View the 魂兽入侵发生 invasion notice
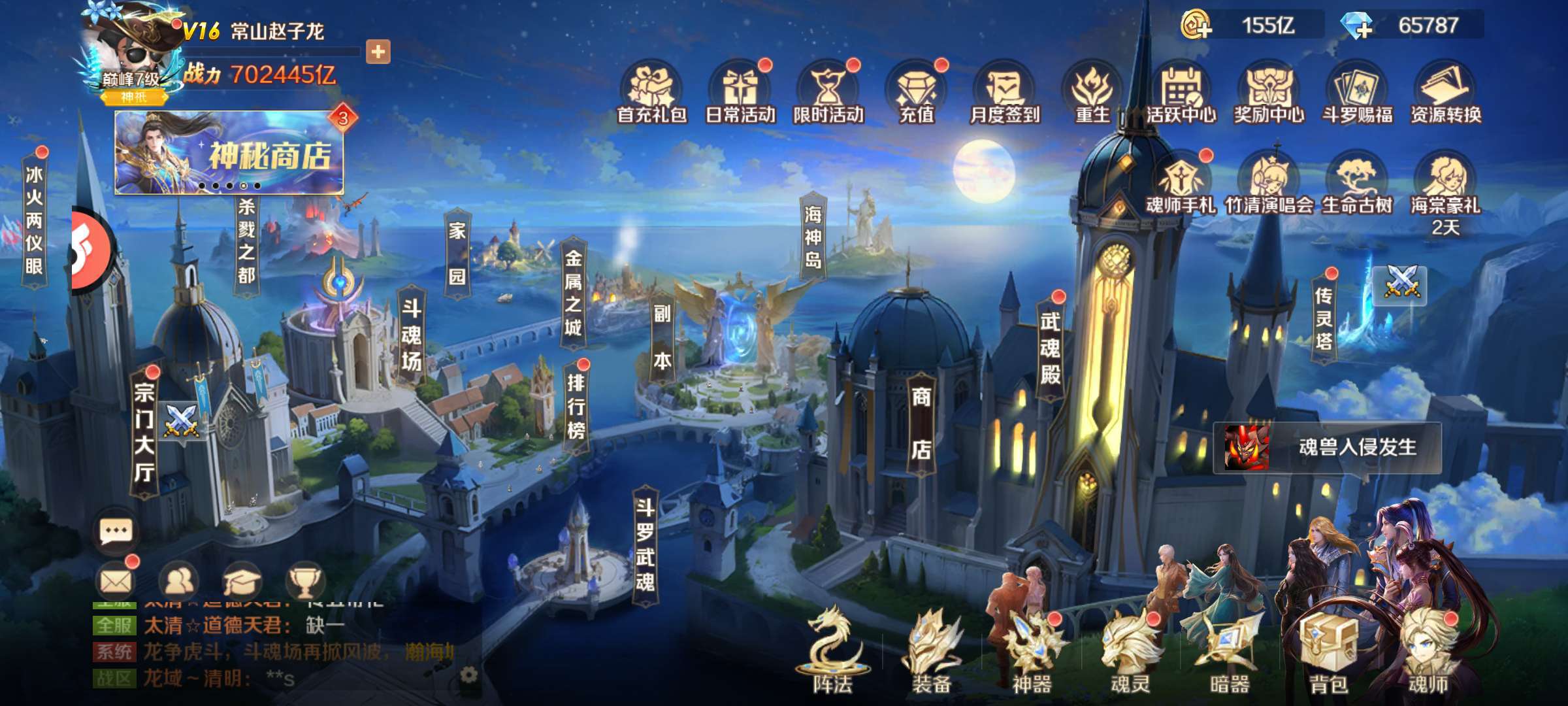The width and height of the screenshot is (1568, 706). [x=1328, y=448]
